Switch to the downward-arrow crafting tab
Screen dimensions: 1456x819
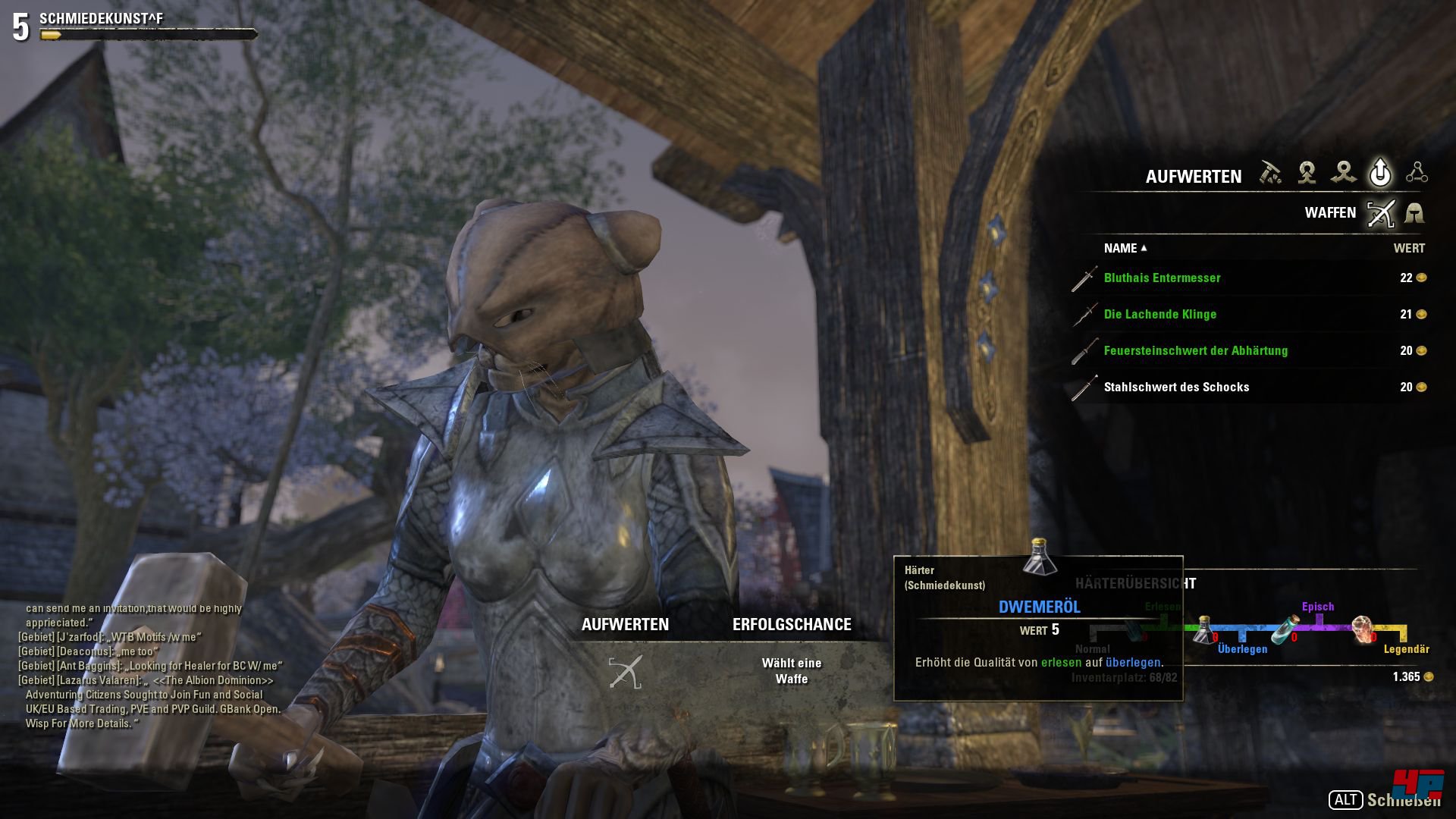pyautogui.click(x=1307, y=173)
